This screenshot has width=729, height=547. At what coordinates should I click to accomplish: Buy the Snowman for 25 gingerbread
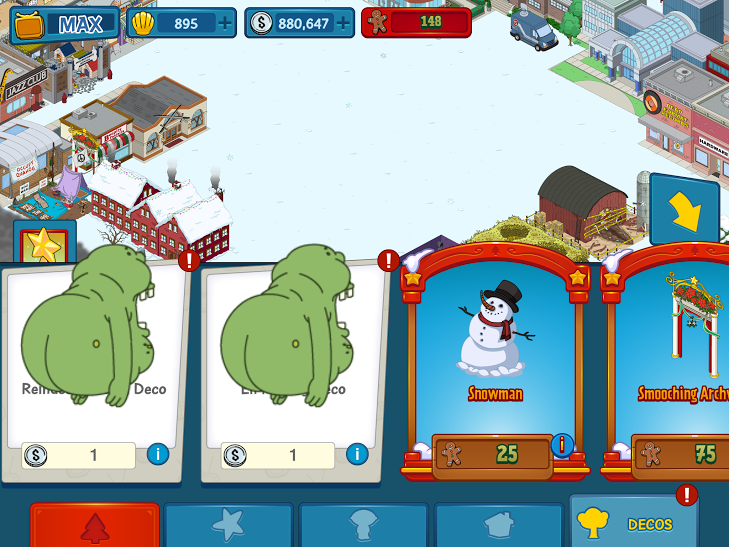click(x=492, y=454)
